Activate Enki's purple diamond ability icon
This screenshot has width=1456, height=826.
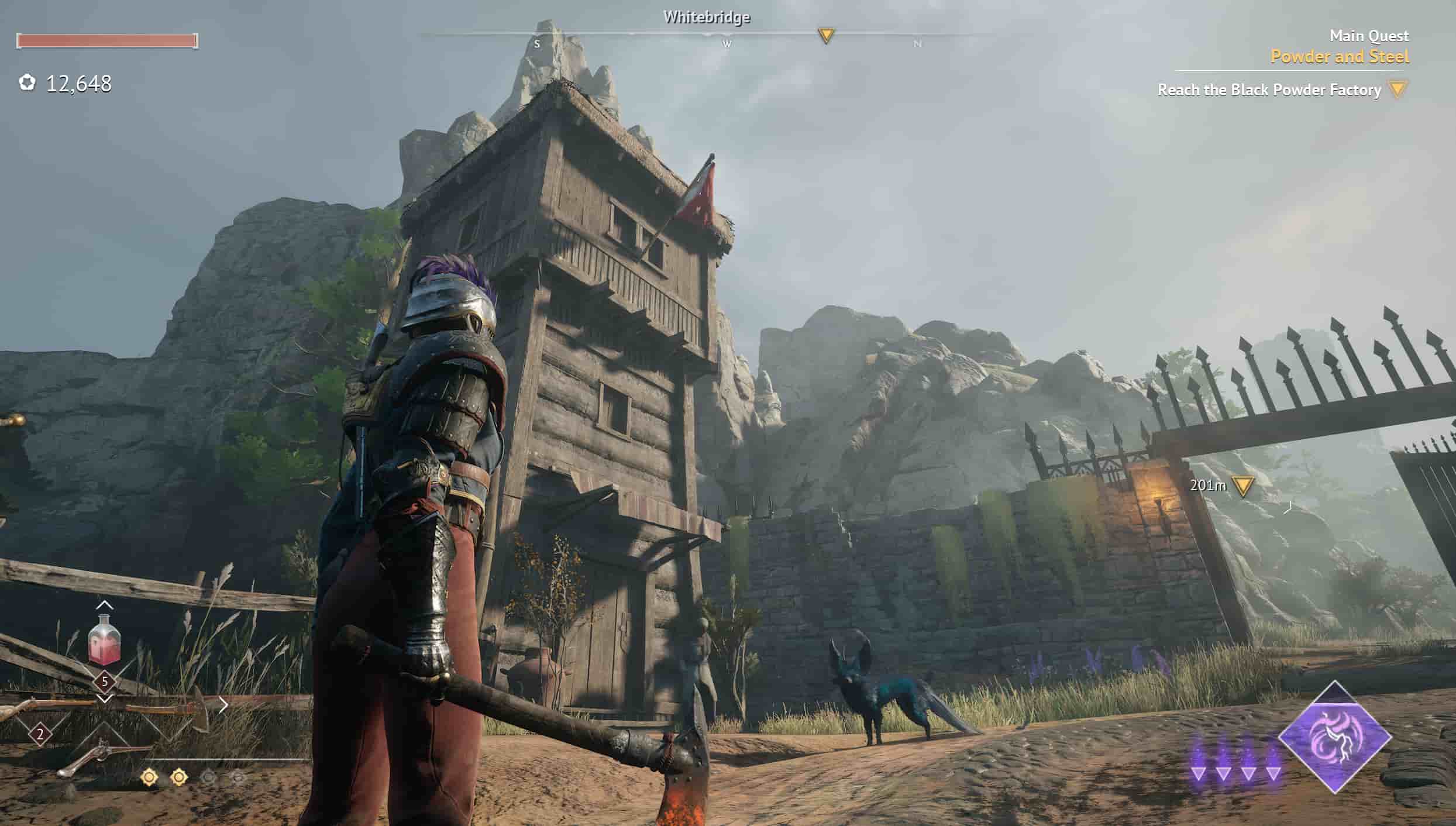(x=1335, y=737)
